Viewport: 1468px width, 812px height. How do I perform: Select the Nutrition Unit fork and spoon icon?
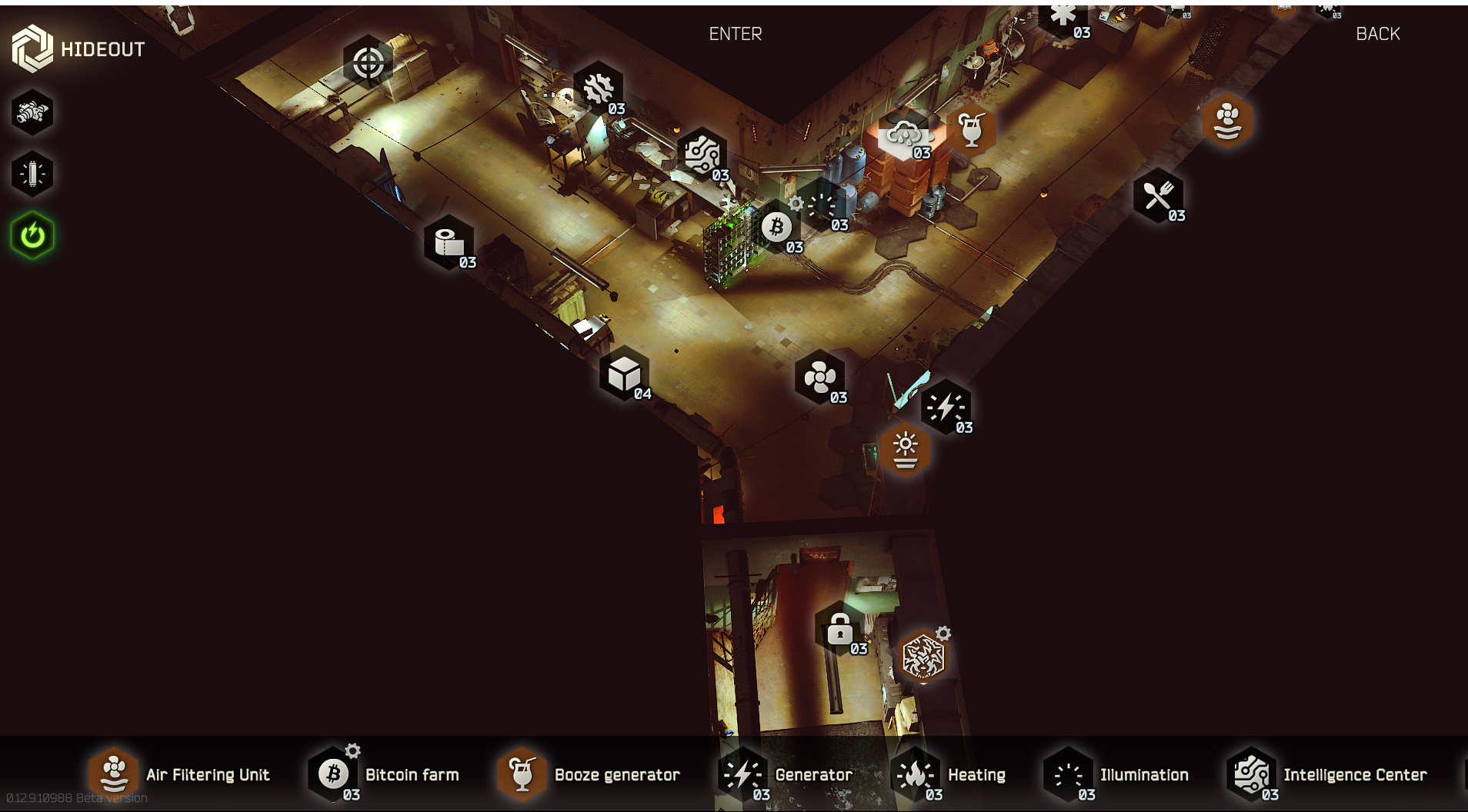[x=1158, y=192]
